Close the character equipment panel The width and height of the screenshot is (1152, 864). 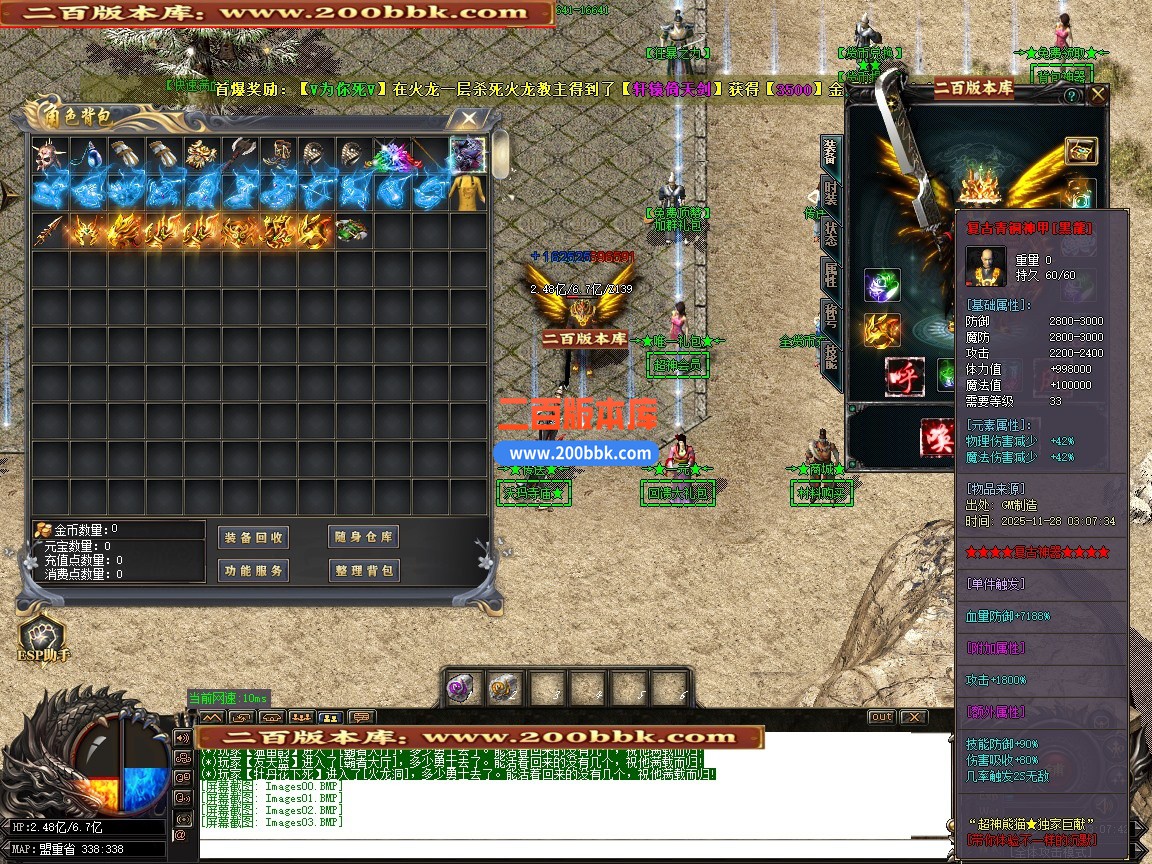tap(1098, 95)
